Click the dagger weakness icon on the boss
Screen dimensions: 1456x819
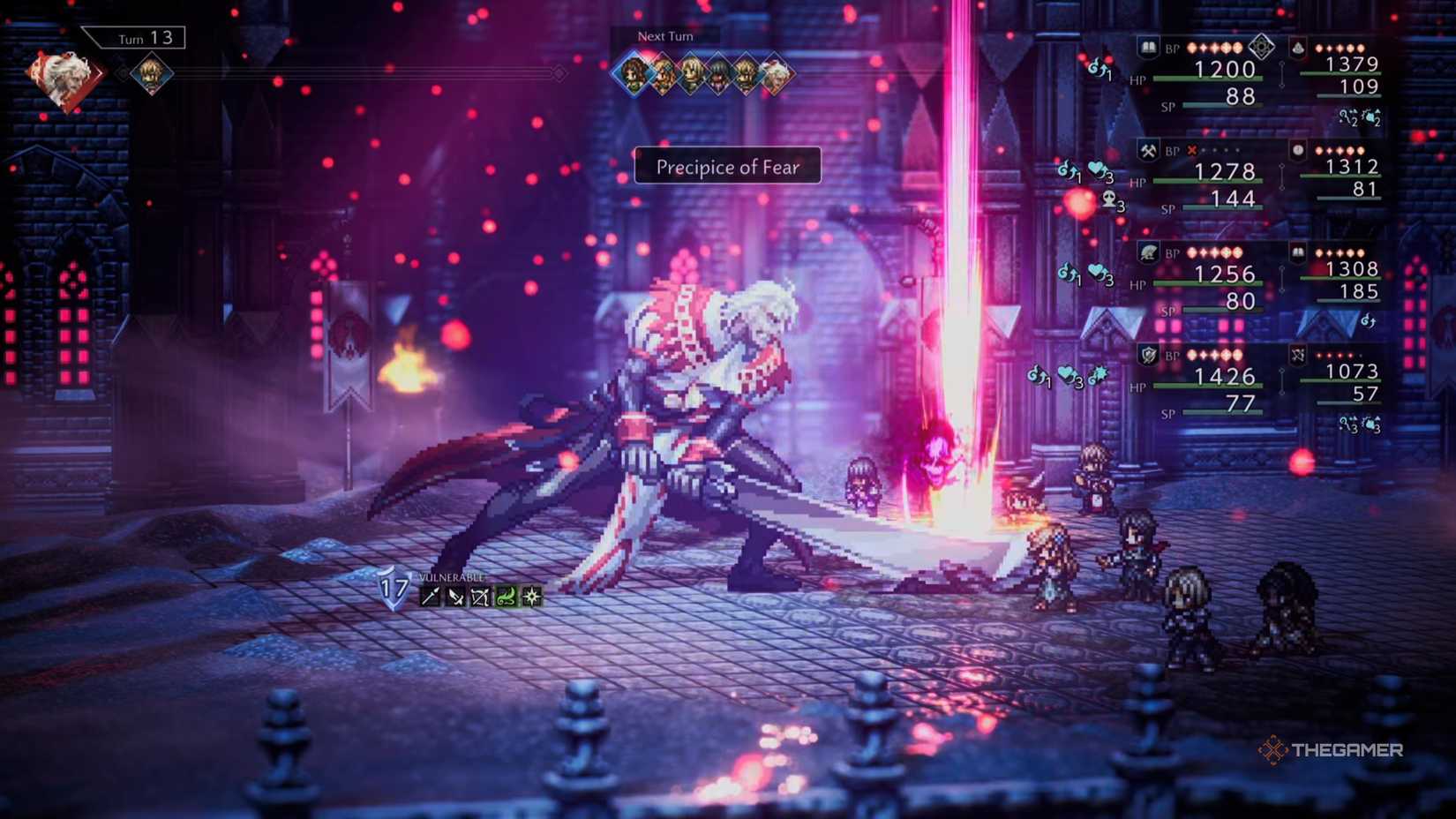(x=455, y=596)
